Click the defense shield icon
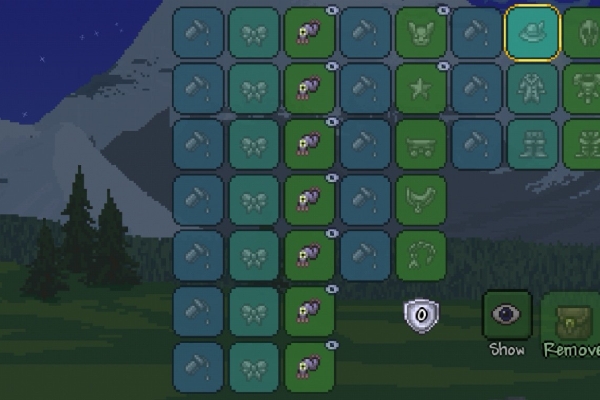This screenshot has height=400, width=600. pos(421,315)
